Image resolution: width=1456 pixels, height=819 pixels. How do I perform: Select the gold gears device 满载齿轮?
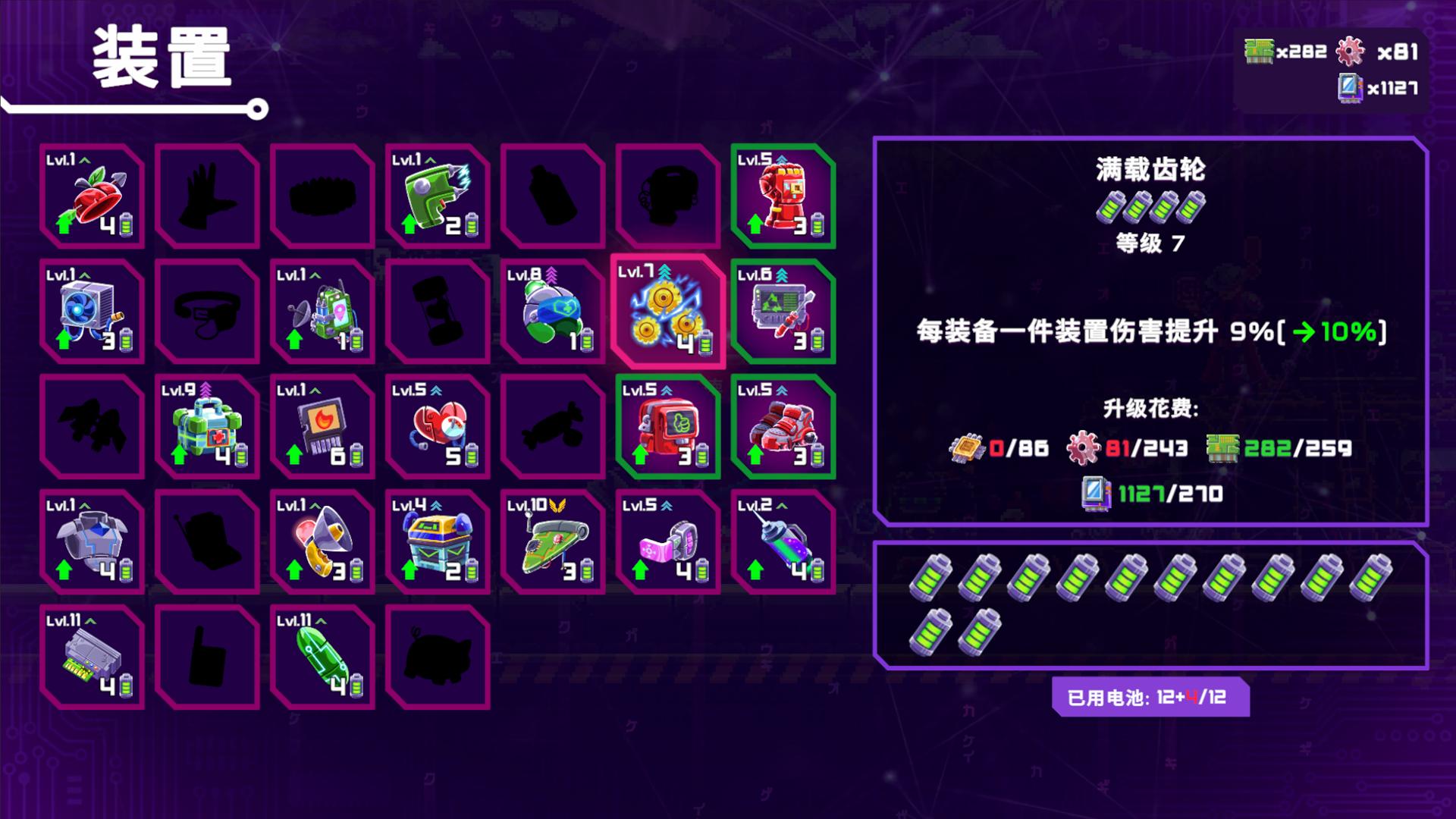pos(667,315)
